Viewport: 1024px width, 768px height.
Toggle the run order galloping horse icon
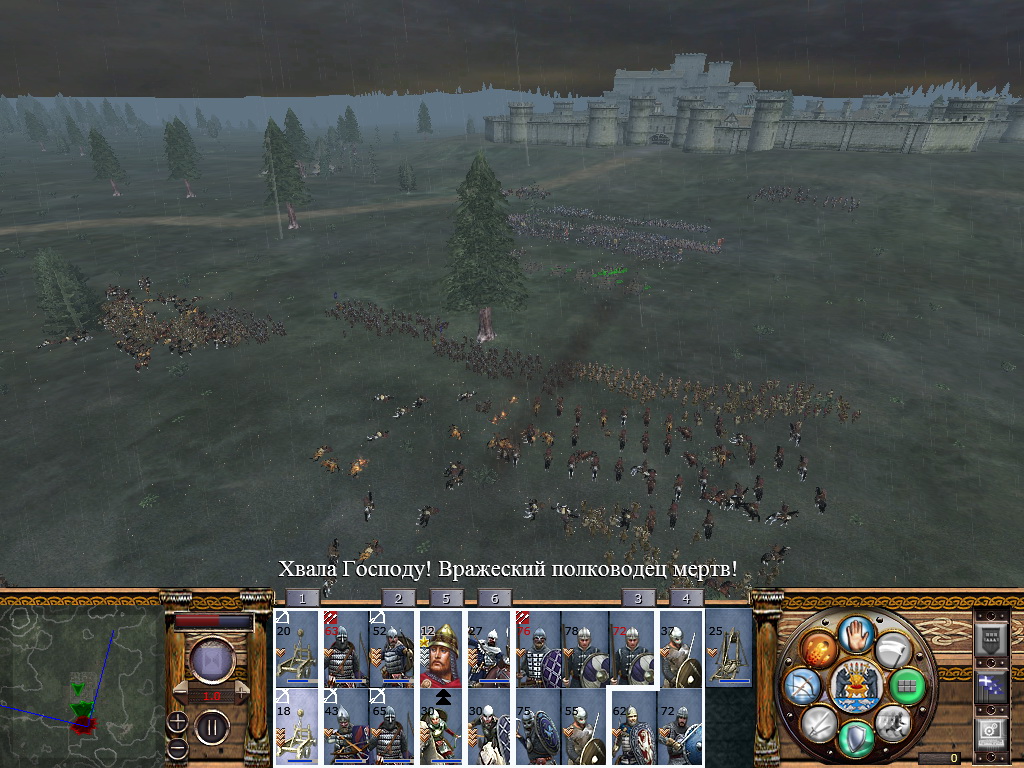click(893, 722)
